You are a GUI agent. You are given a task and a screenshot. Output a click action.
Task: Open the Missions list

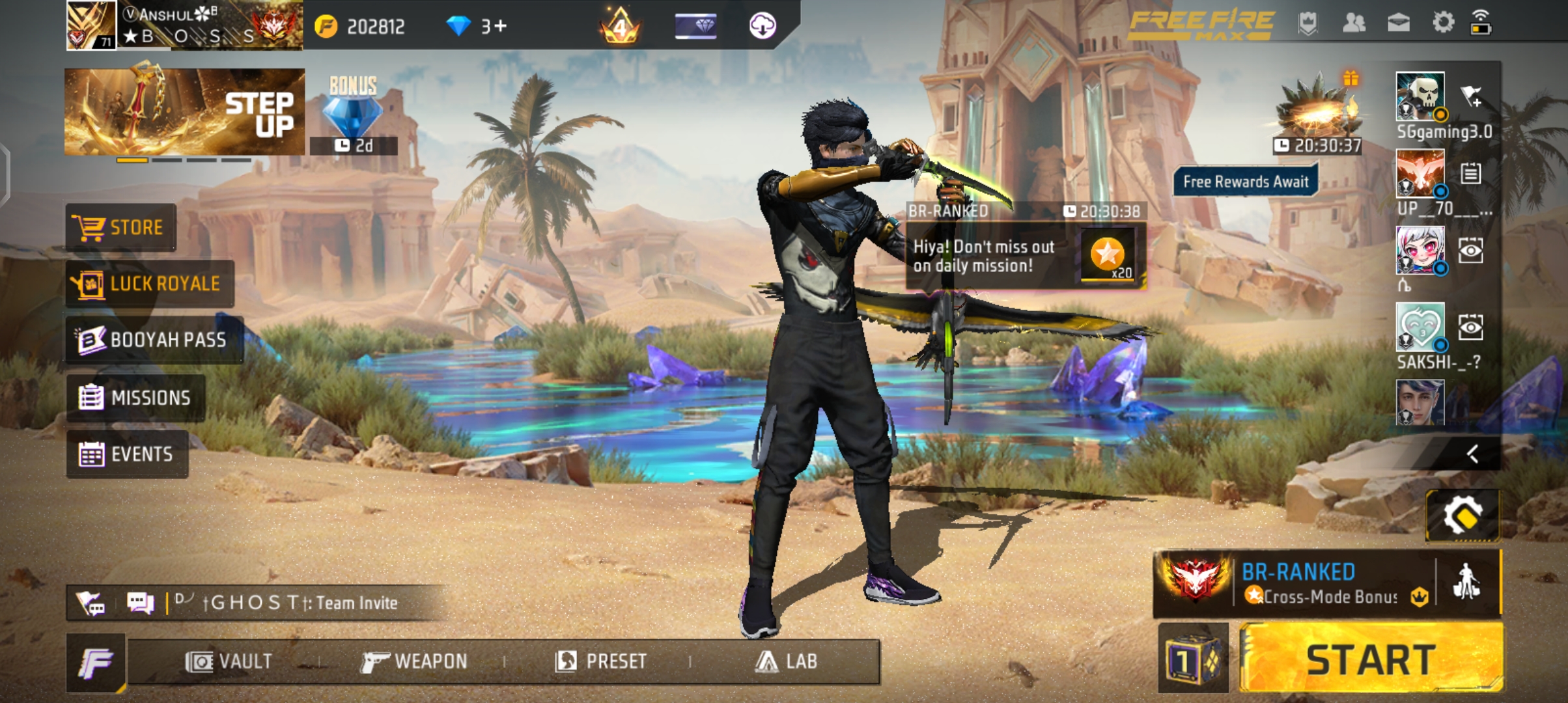pos(135,397)
